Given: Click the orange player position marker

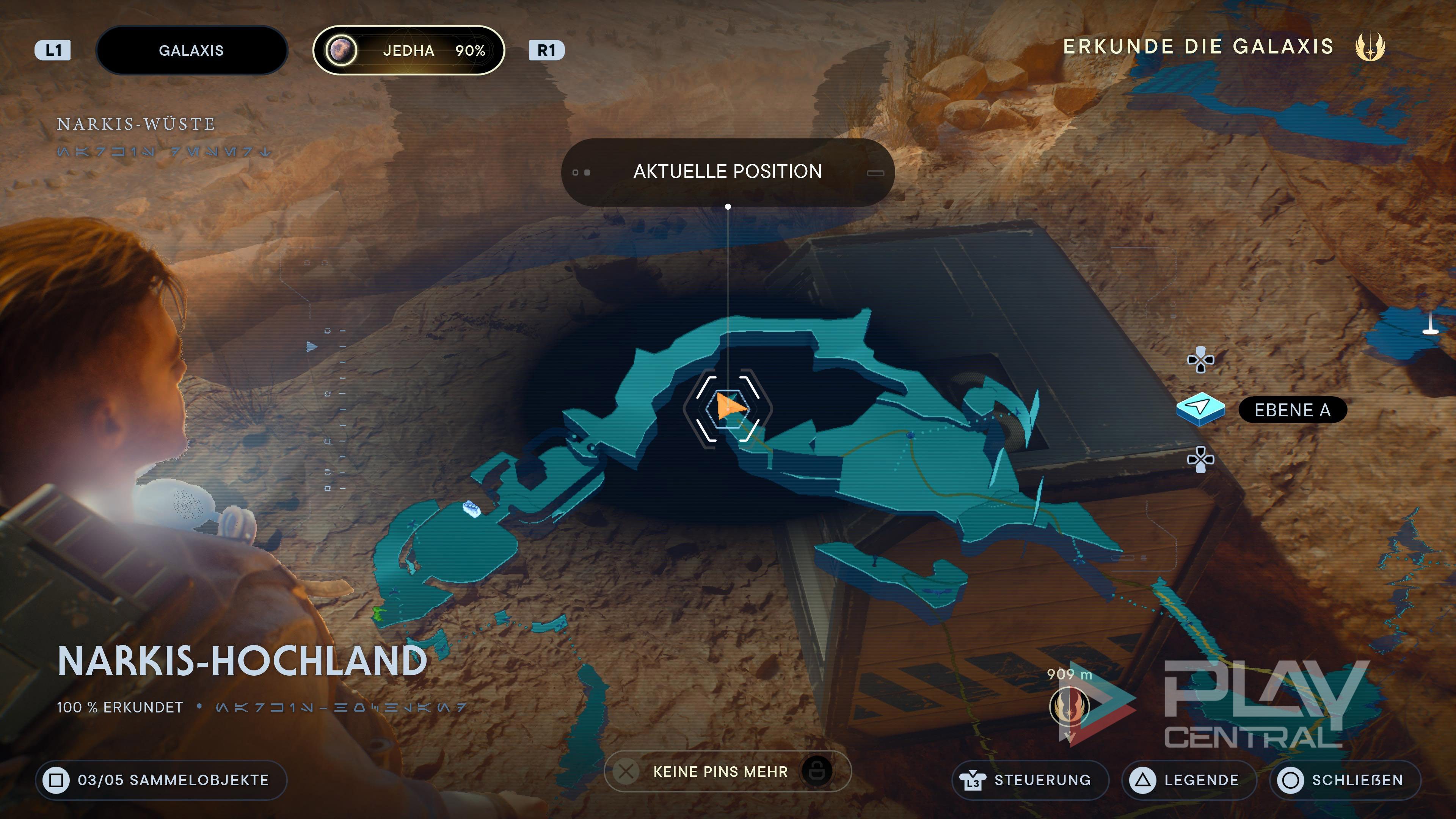Looking at the screenshot, I should pos(729,406).
